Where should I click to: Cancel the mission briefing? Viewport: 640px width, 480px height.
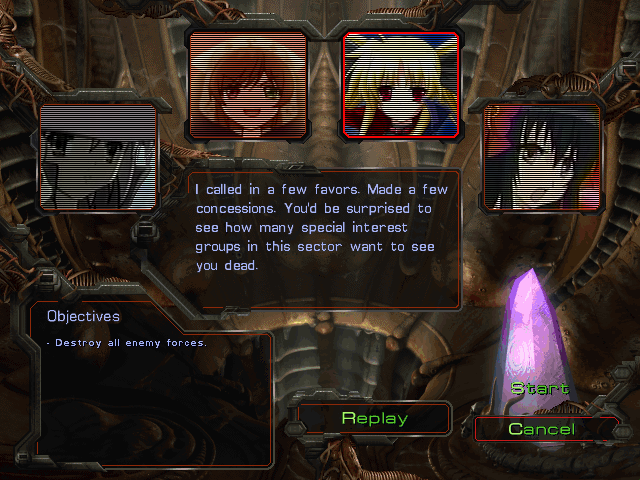click(x=541, y=429)
